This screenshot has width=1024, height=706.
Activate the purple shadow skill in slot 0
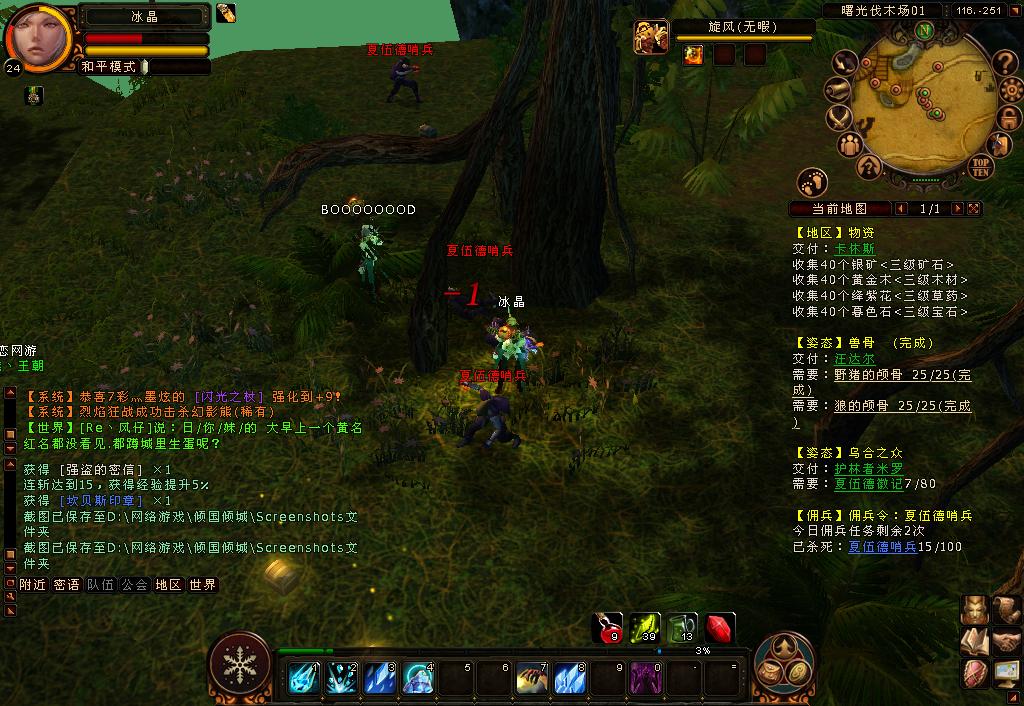pos(644,678)
